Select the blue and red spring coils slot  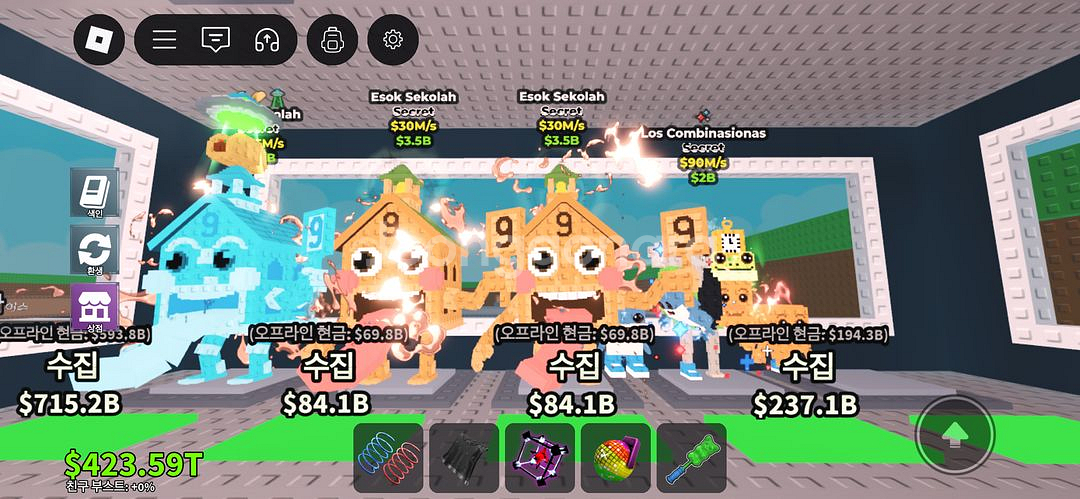(388, 457)
